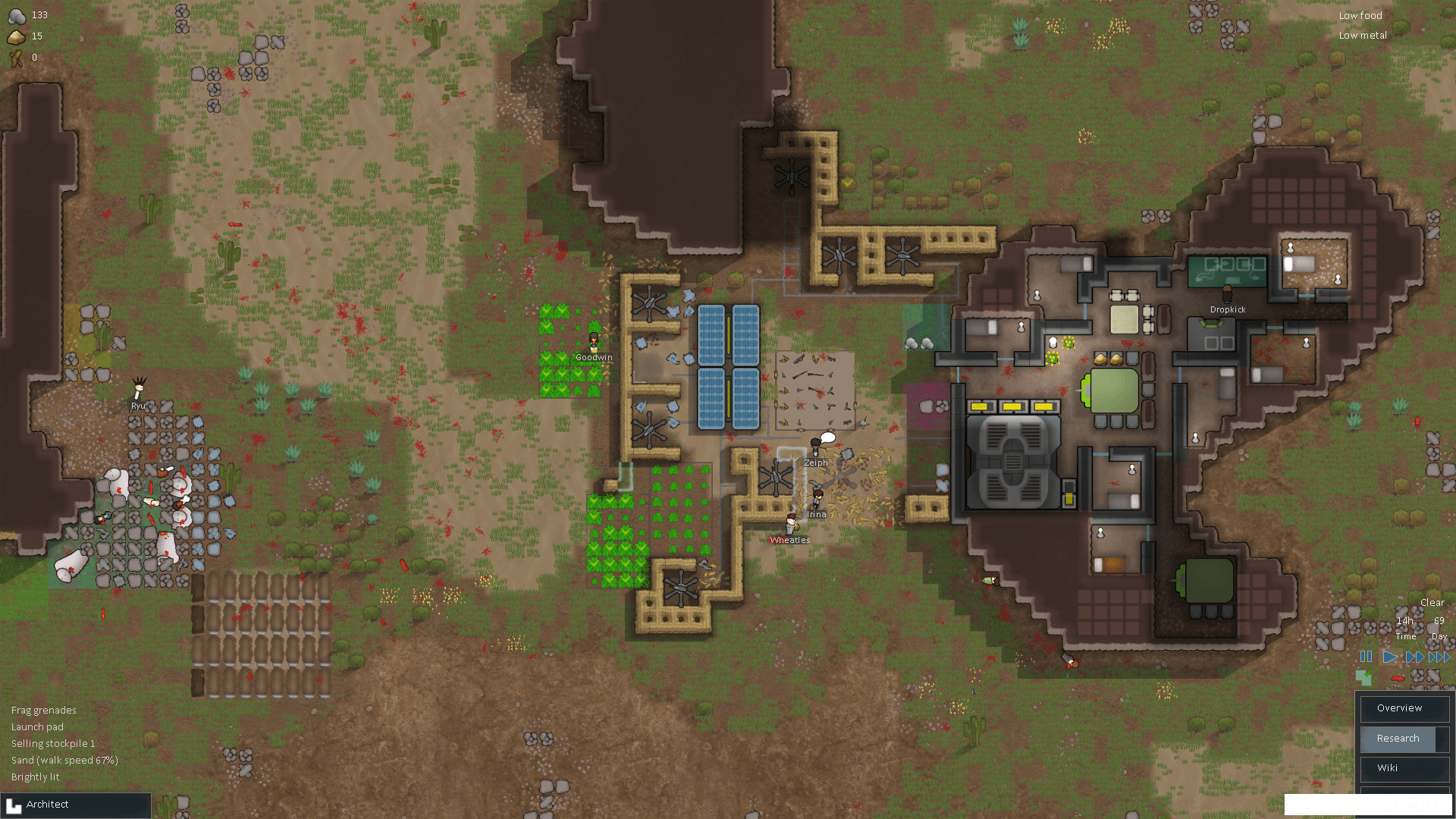Open the Overview tab
Screen dimensions: 1456x819
click(x=1404, y=708)
